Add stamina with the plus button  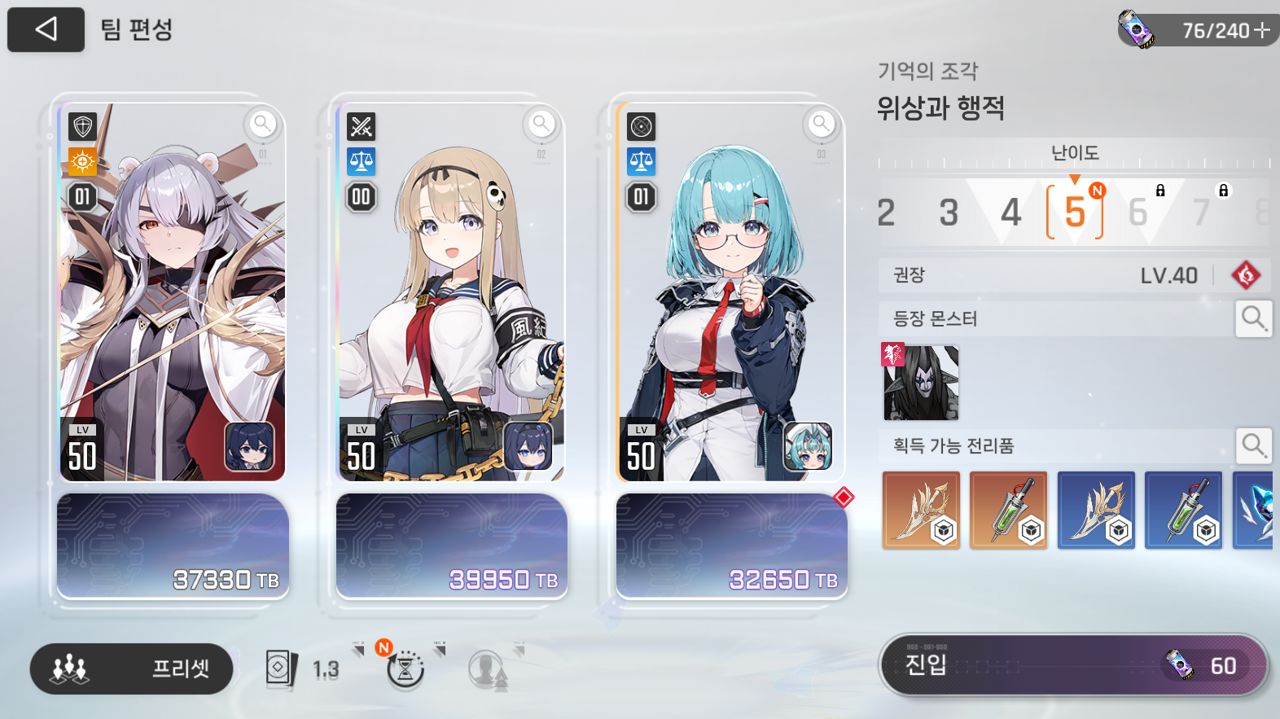(1261, 30)
